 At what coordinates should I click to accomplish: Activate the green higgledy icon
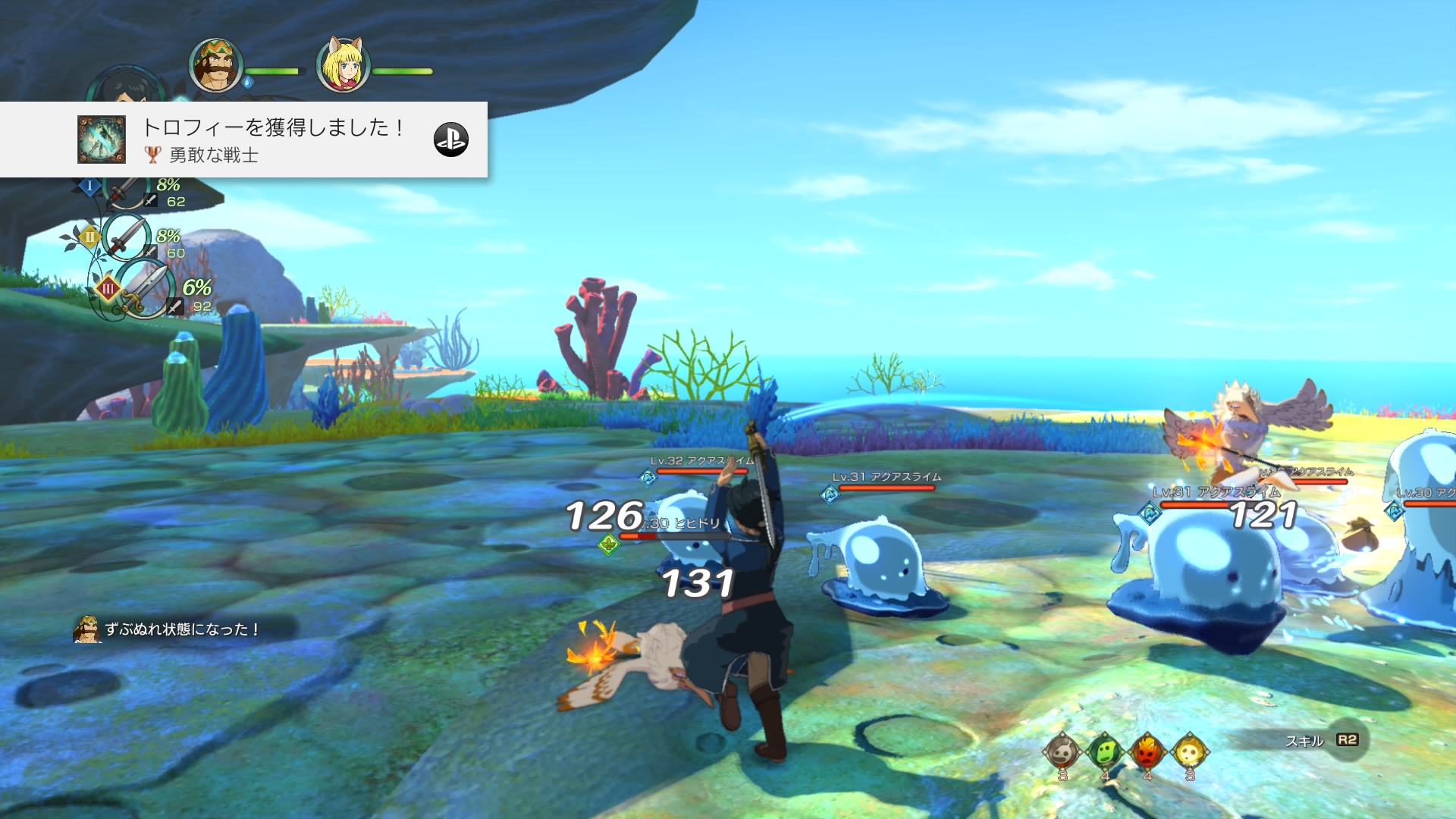[x=1104, y=752]
